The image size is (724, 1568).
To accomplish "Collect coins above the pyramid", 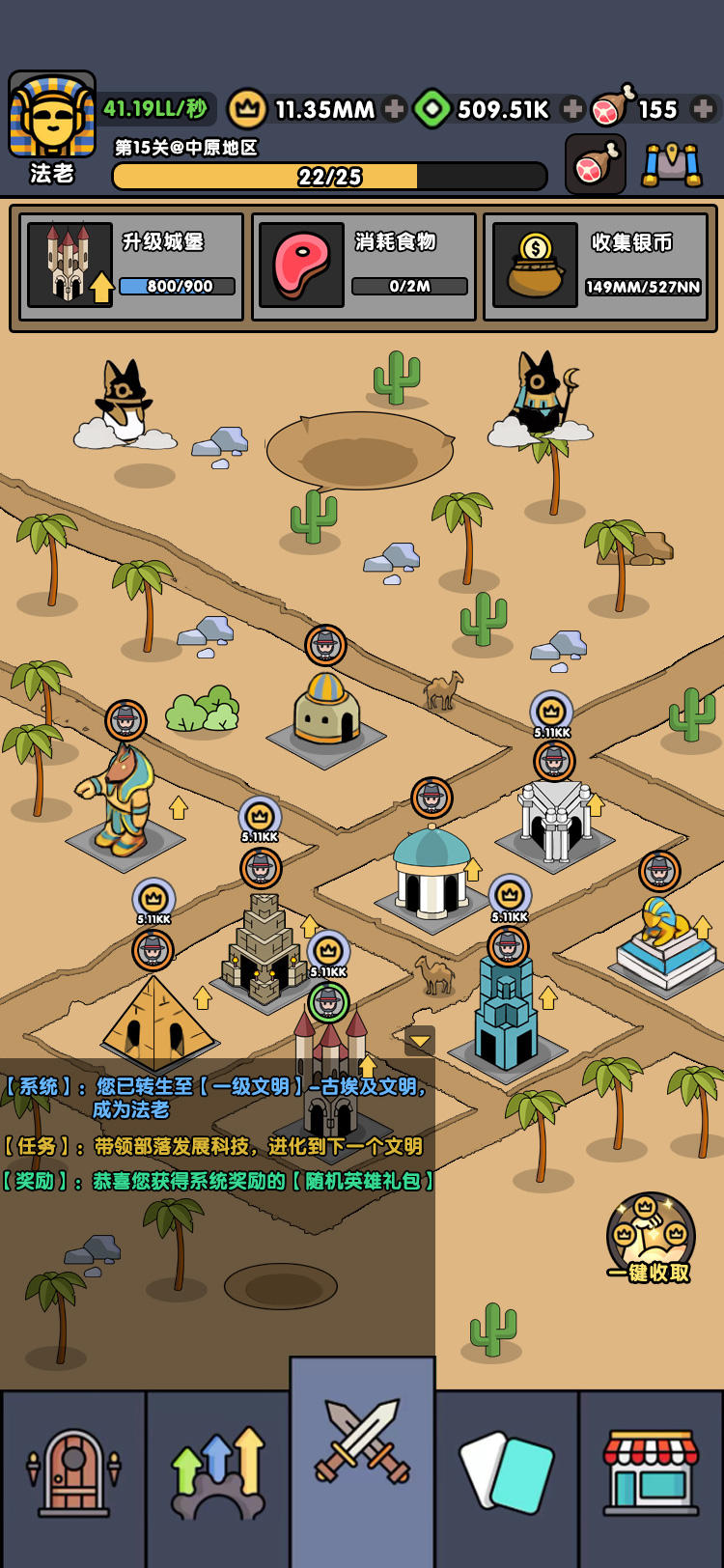I will pos(153,901).
